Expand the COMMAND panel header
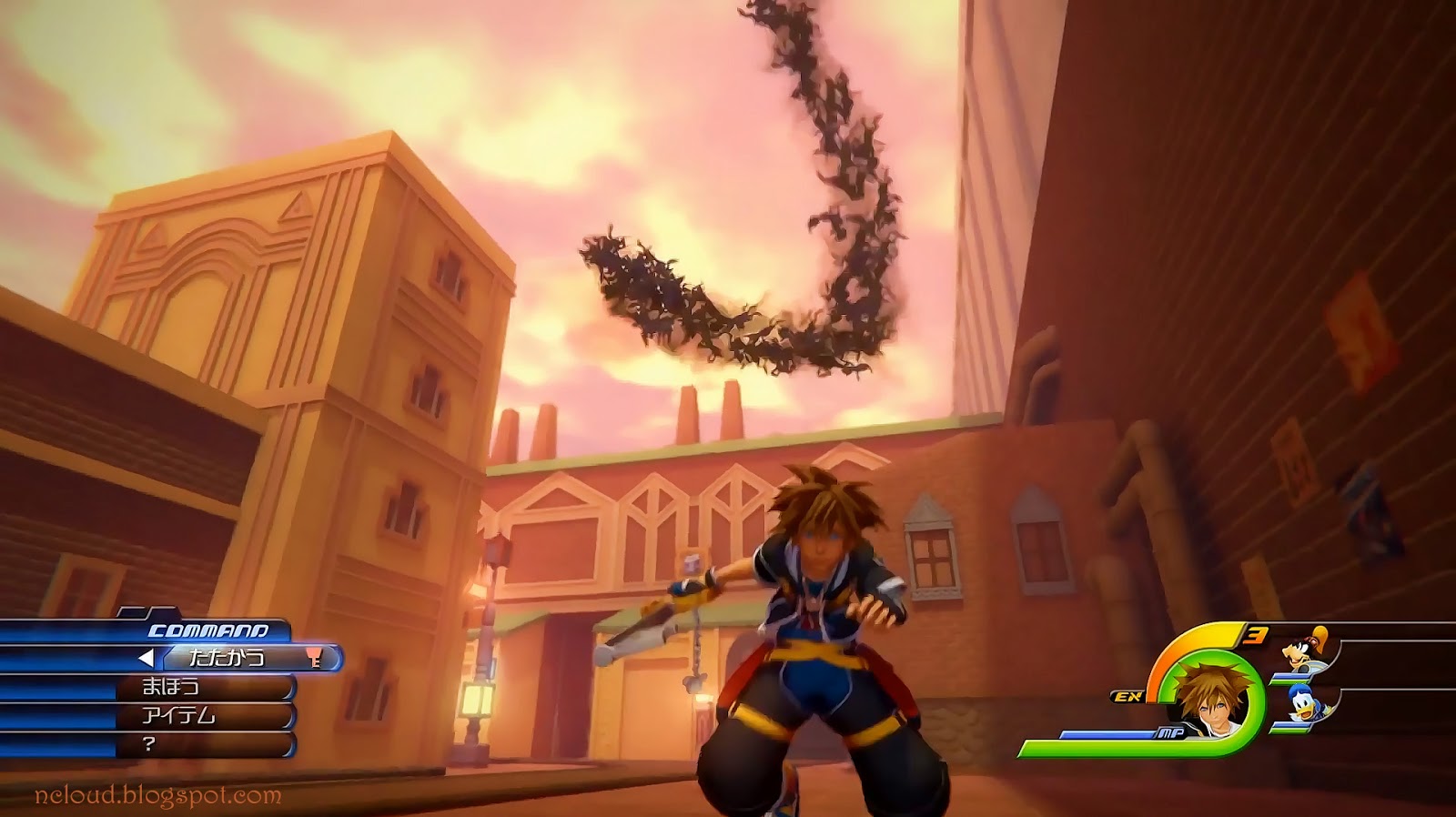Screen dimensions: 1456x817 click(x=209, y=630)
